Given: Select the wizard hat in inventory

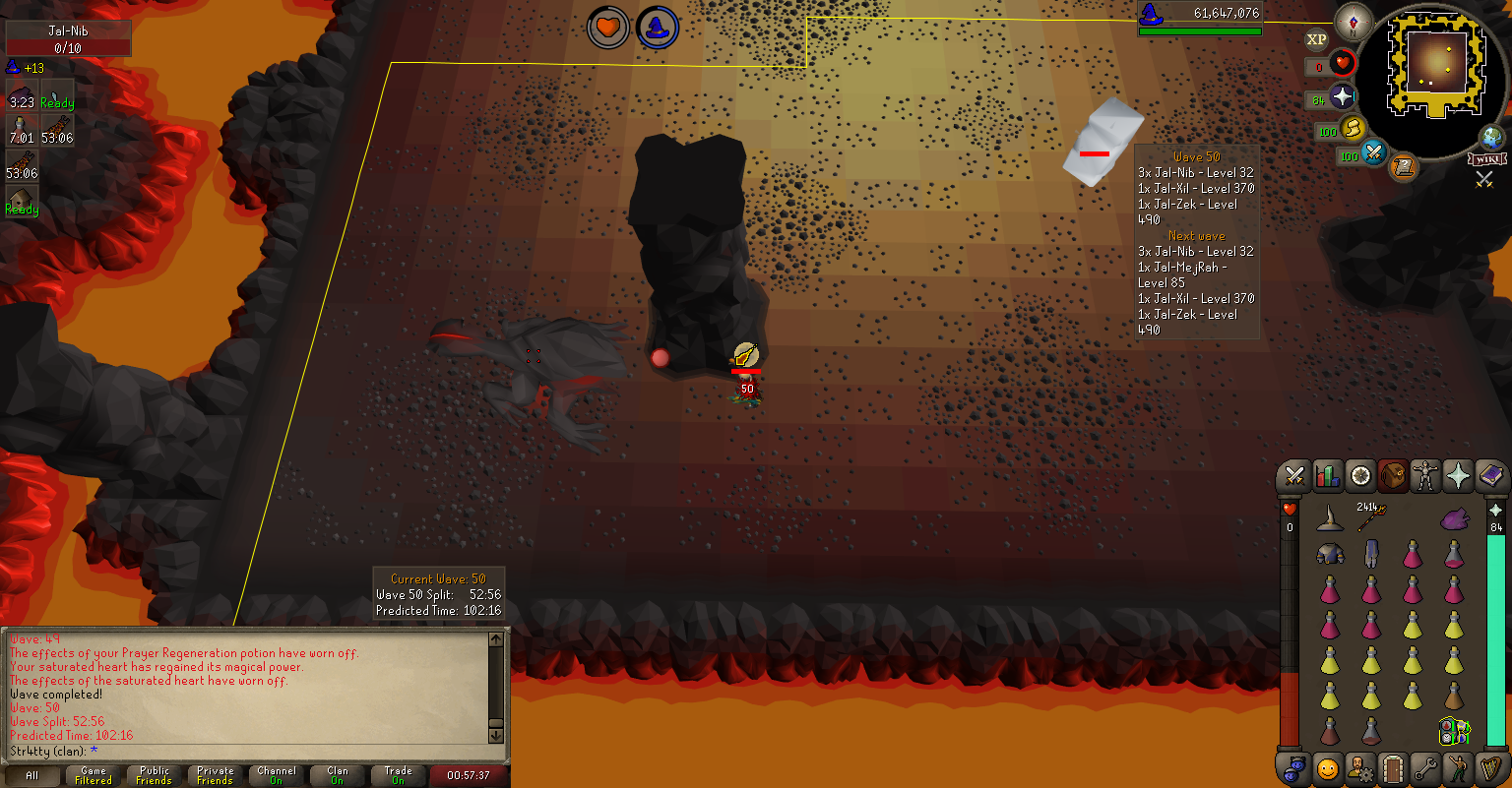Looking at the screenshot, I should coord(1330,517).
